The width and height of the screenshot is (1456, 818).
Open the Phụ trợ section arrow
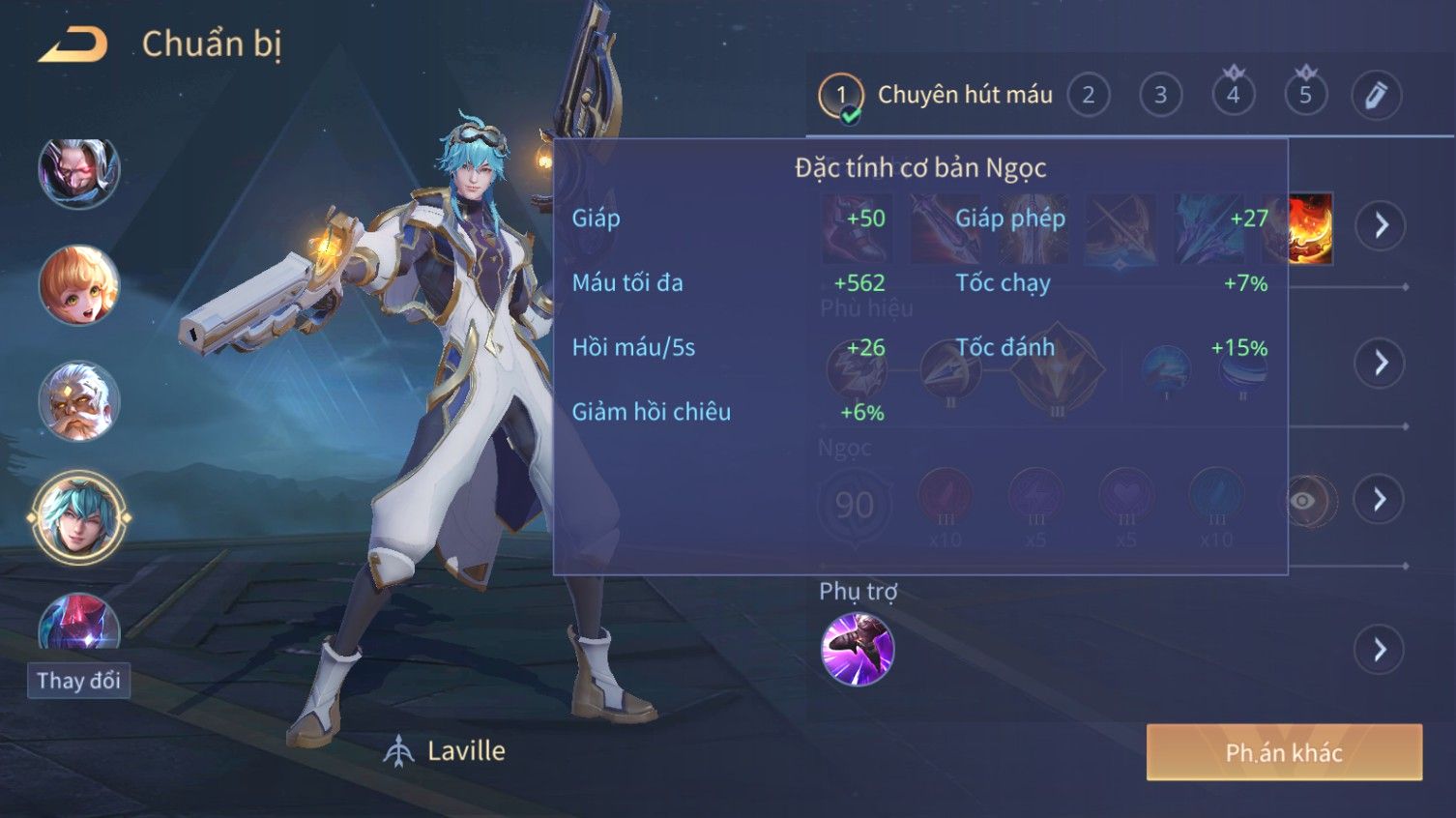[x=1380, y=649]
